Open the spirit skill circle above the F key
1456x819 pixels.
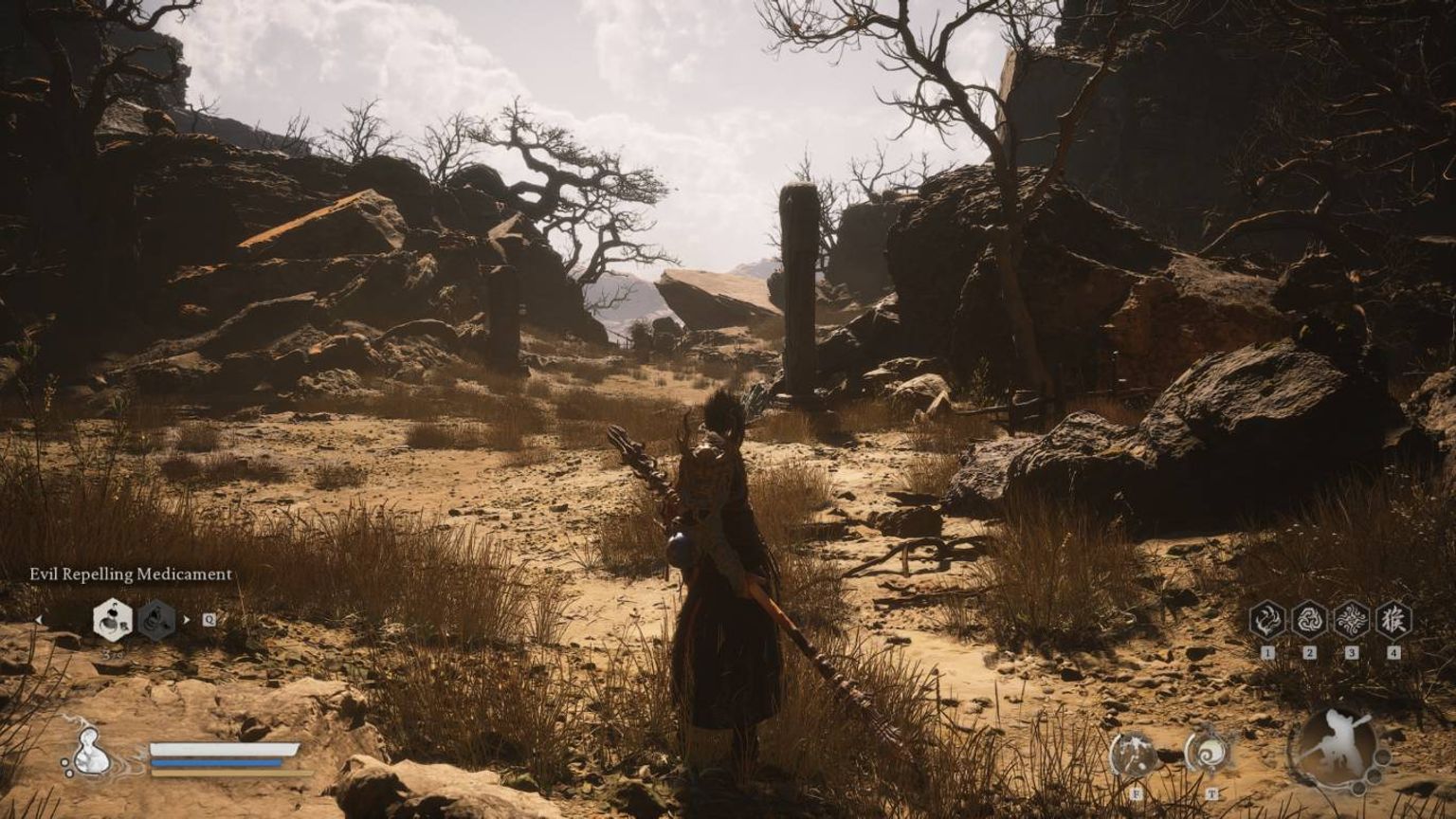[1133, 755]
